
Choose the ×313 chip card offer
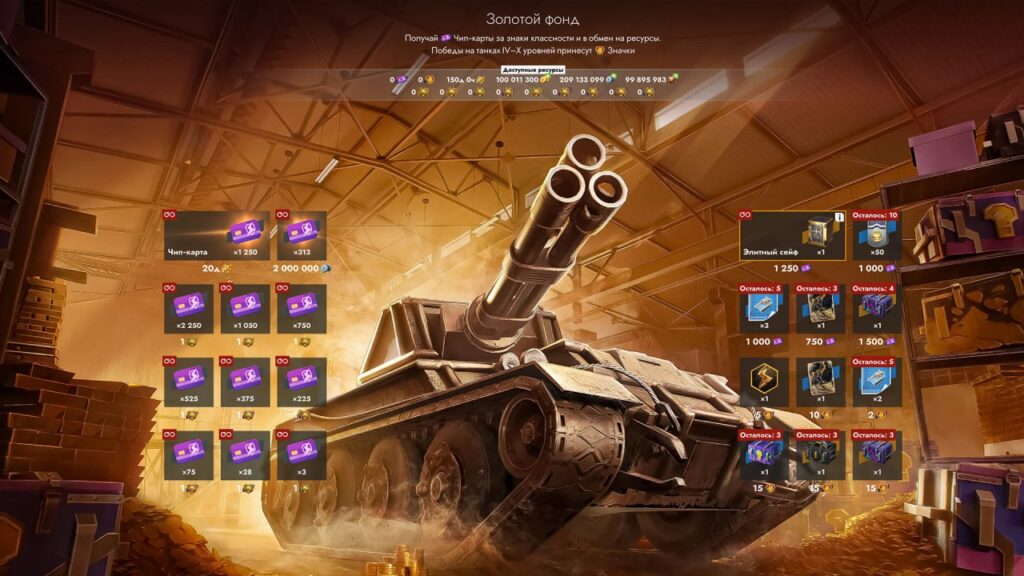(x=301, y=236)
